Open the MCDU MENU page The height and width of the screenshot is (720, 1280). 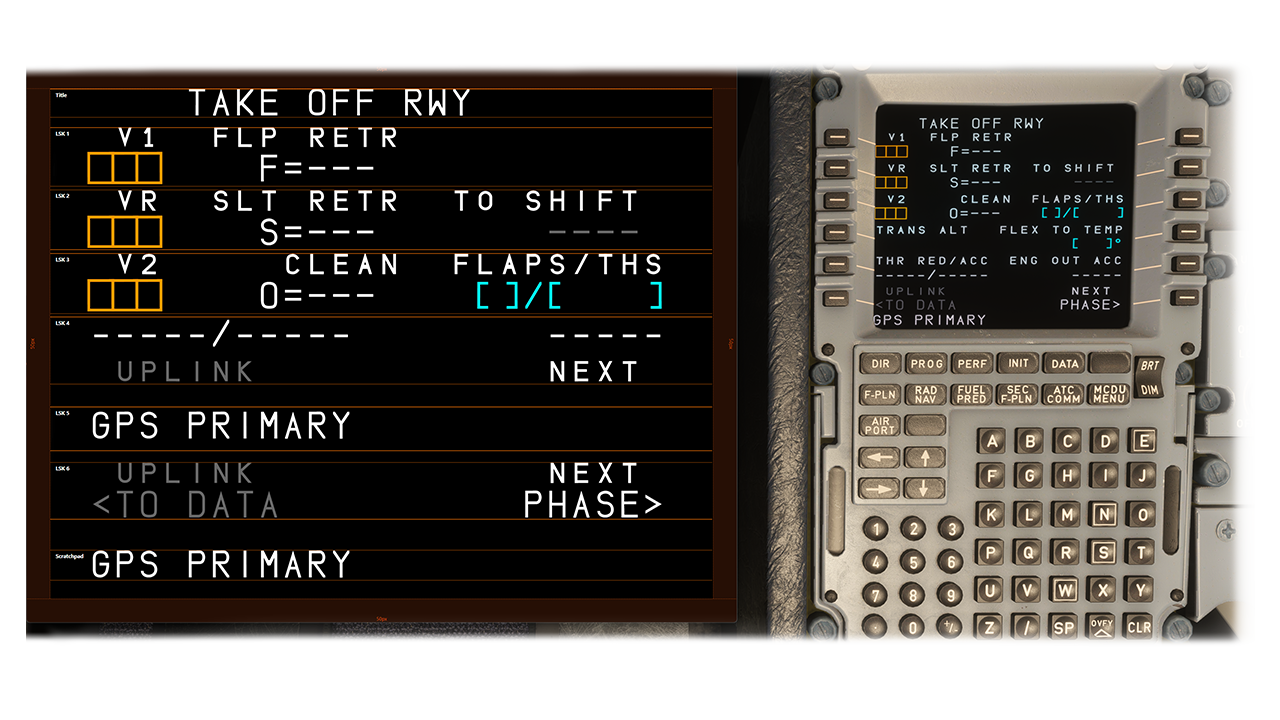tap(1109, 395)
